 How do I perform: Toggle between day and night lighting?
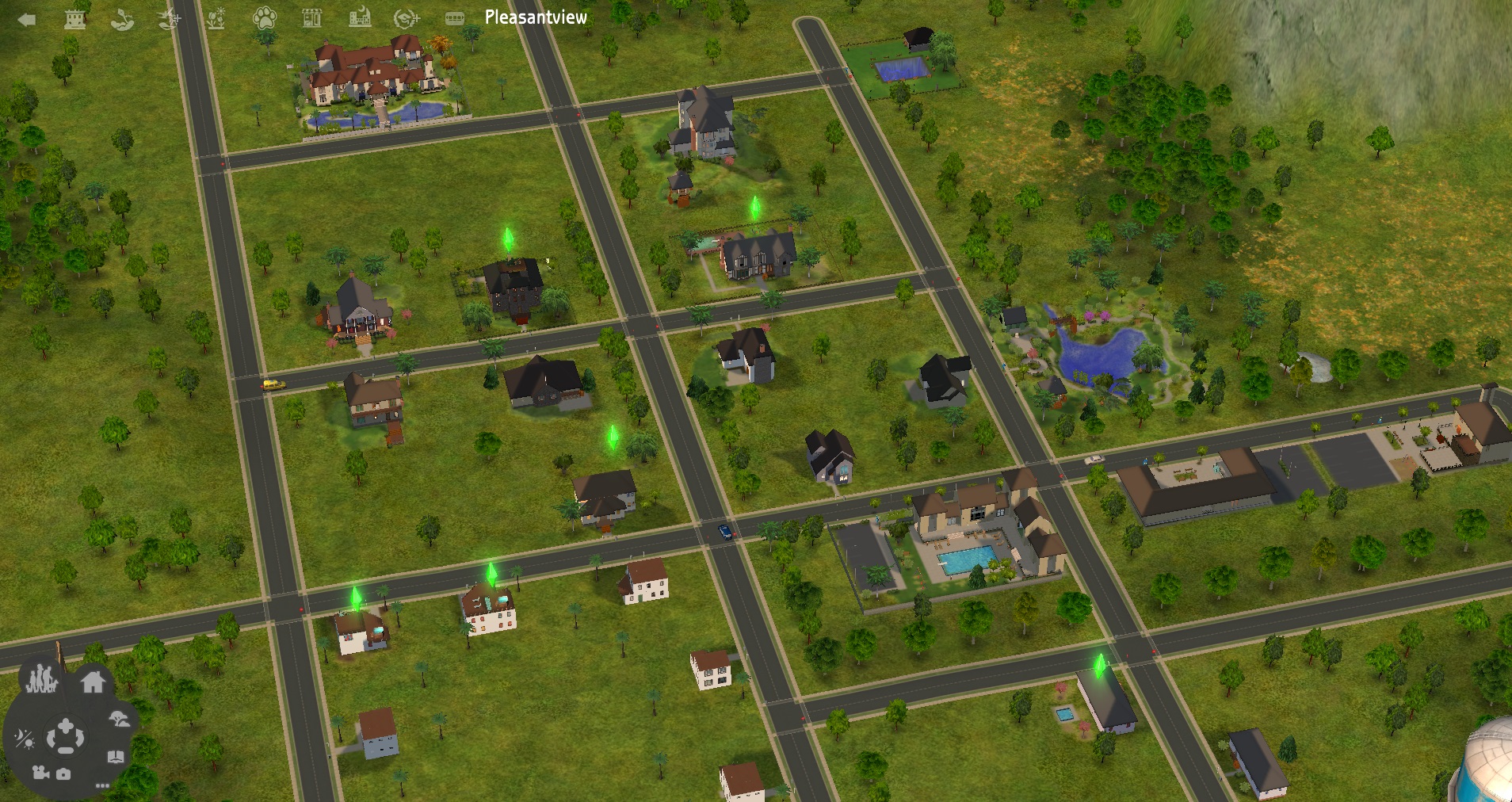pyautogui.click(x=25, y=738)
